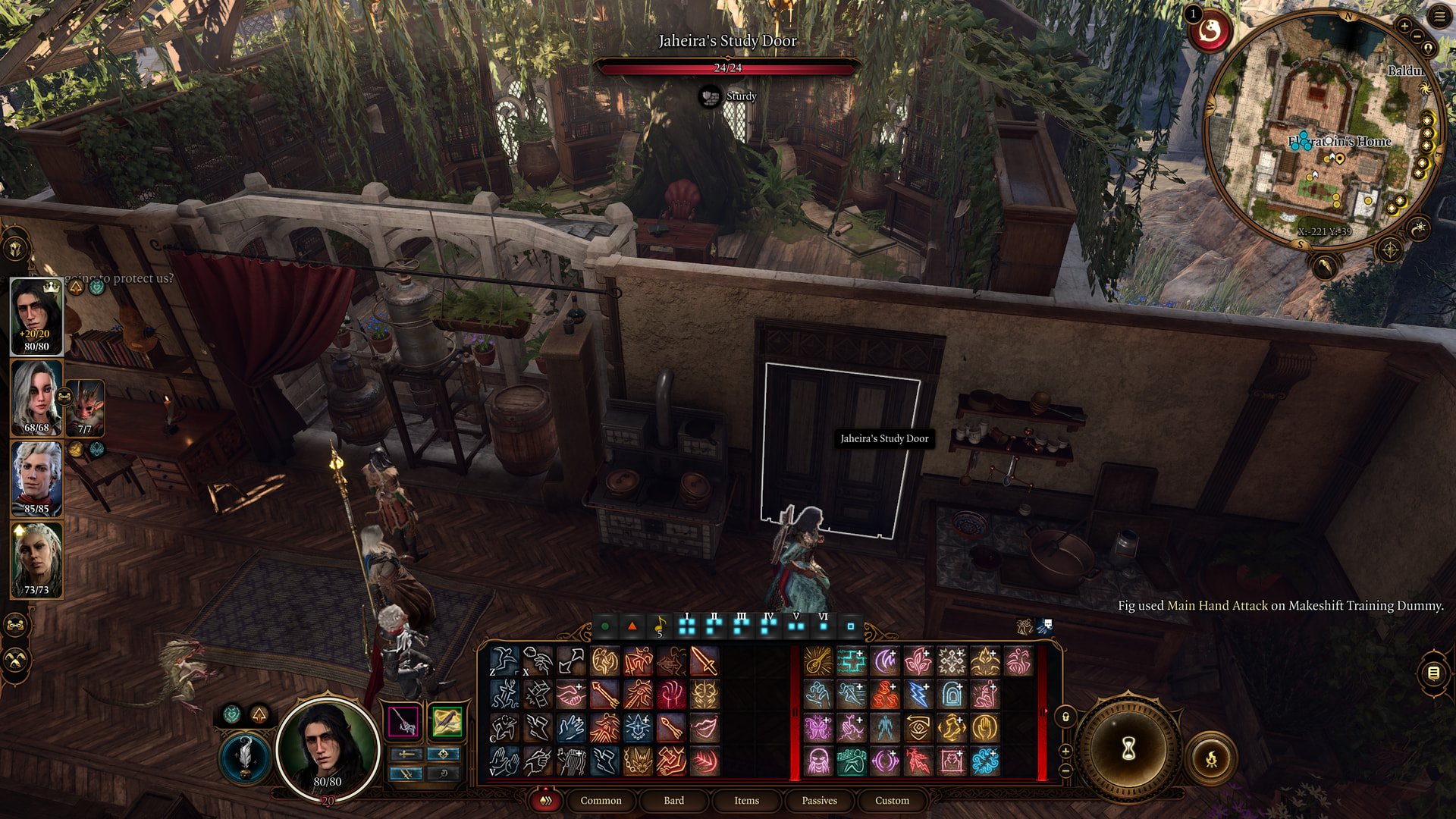Toggle the hotbar lock button
The image size is (1456, 819).
pos(1065,717)
